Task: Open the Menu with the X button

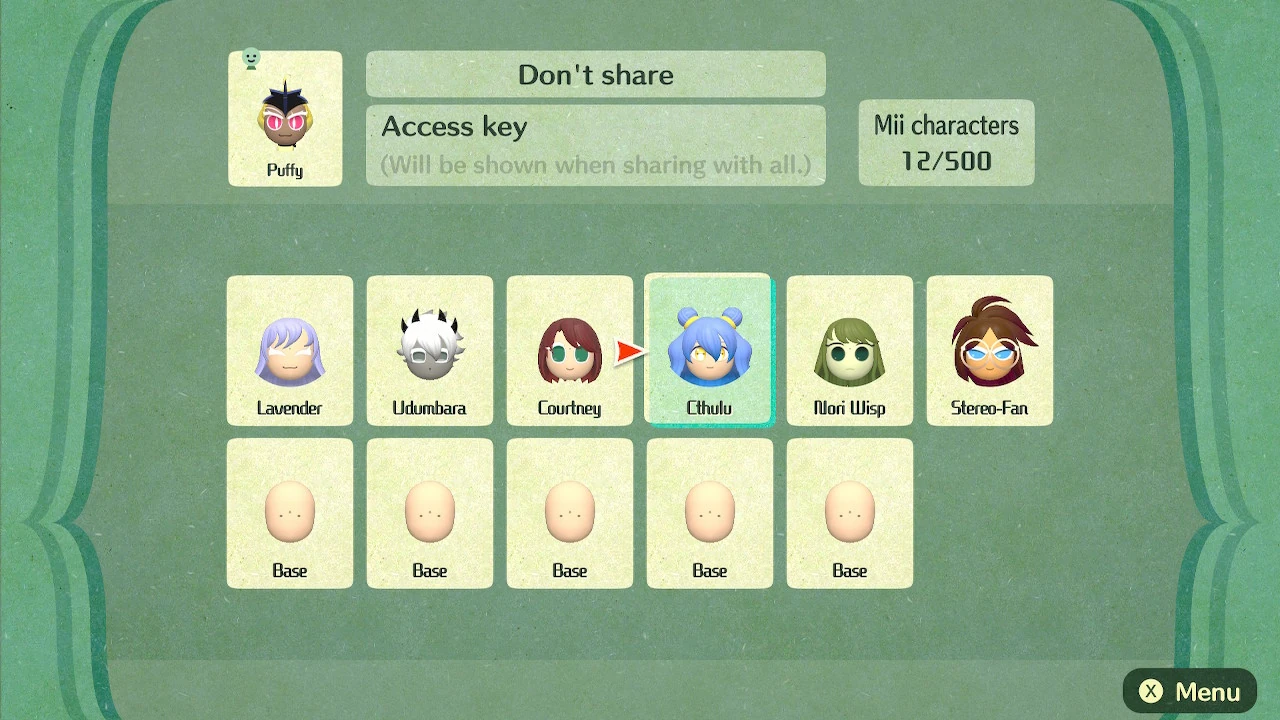Action: coord(1189,691)
